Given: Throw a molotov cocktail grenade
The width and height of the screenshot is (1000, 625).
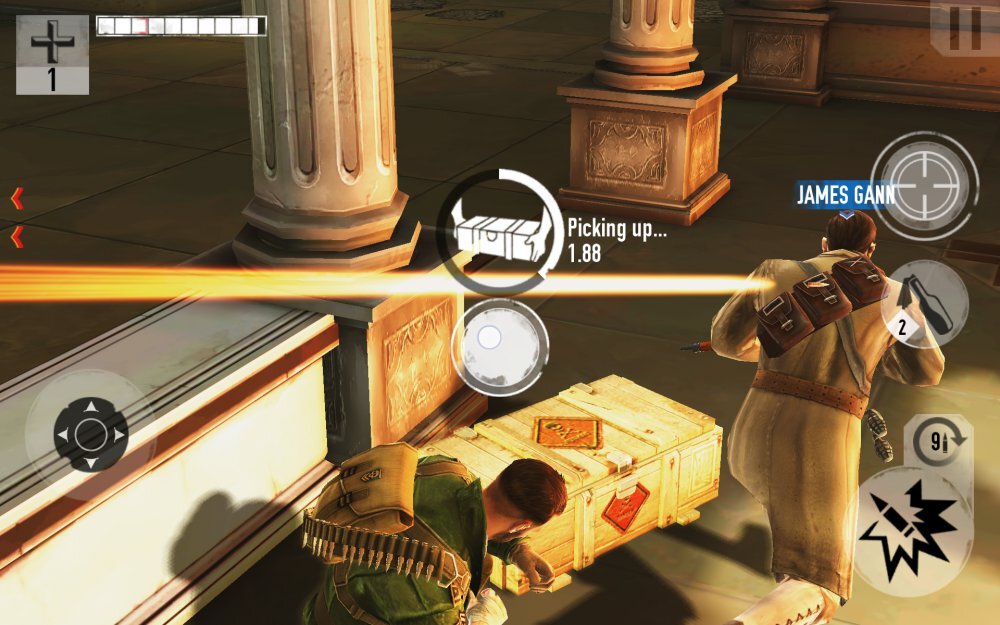Looking at the screenshot, I should tap(925, 304).
